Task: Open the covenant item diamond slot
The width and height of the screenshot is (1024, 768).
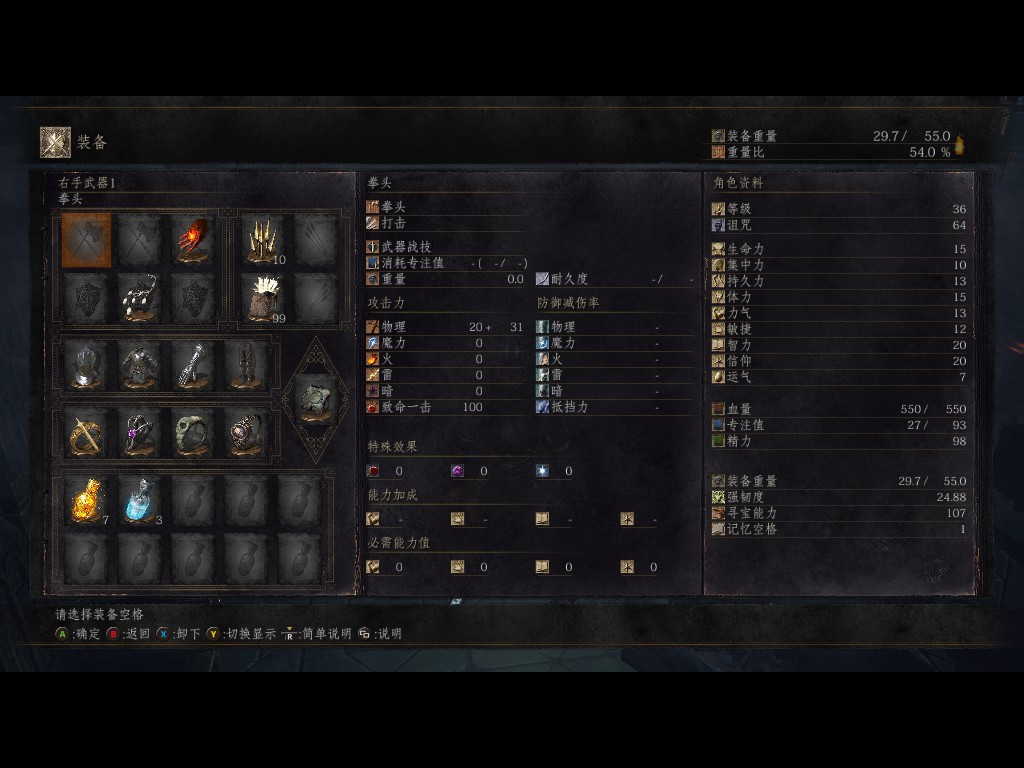Action: click(x=316, y=399)
